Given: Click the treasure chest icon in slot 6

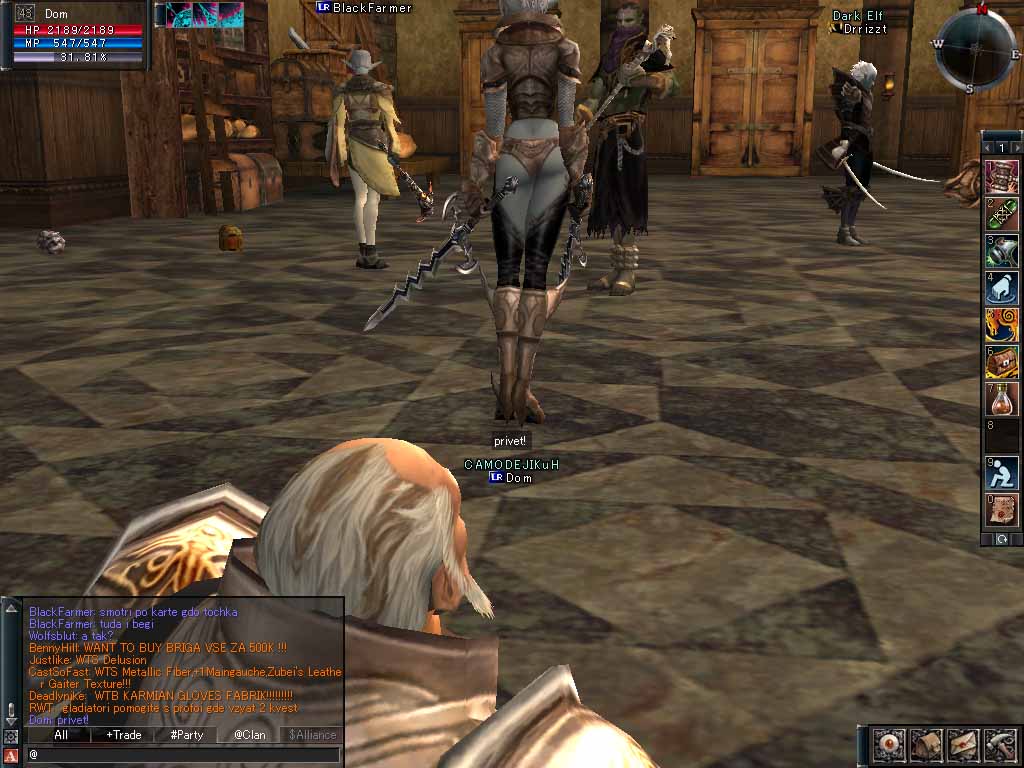Looking at the screenshot, I should [1002, 362].
